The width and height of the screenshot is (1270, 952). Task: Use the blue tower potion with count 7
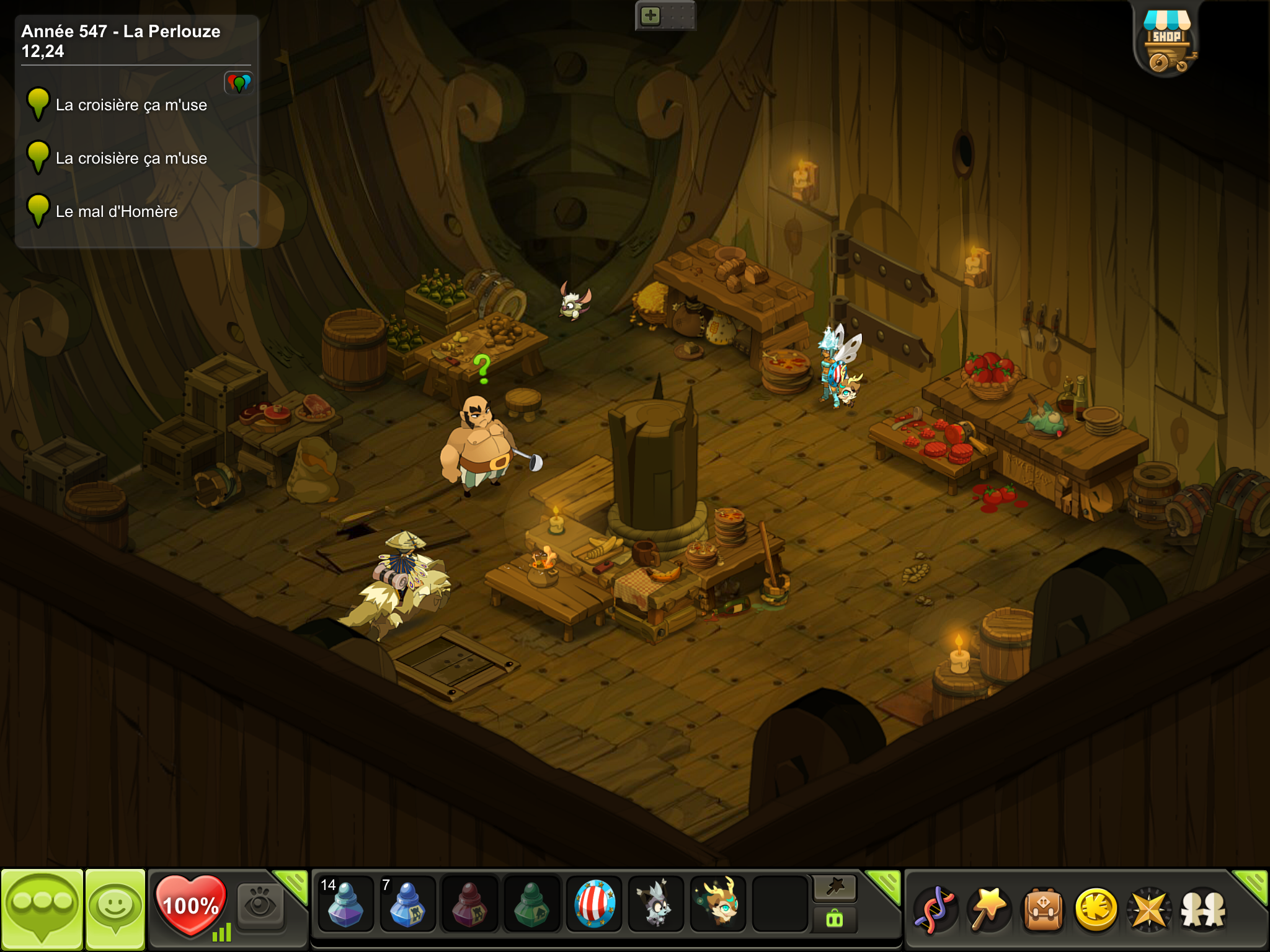(407, 904)
